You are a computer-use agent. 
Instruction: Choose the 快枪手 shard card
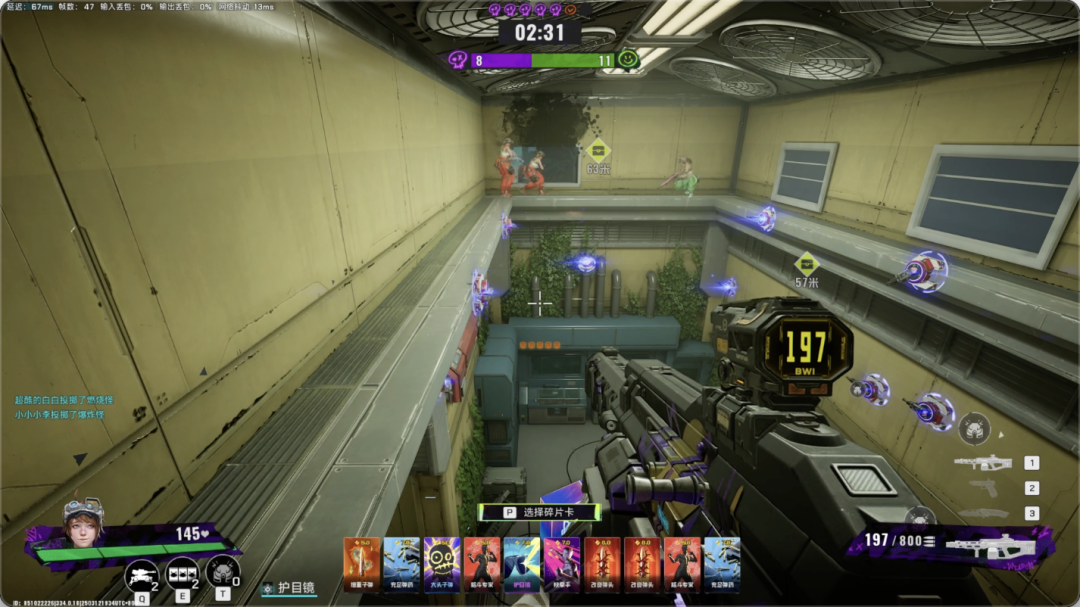pyautogui.click(x=562, y=560)
